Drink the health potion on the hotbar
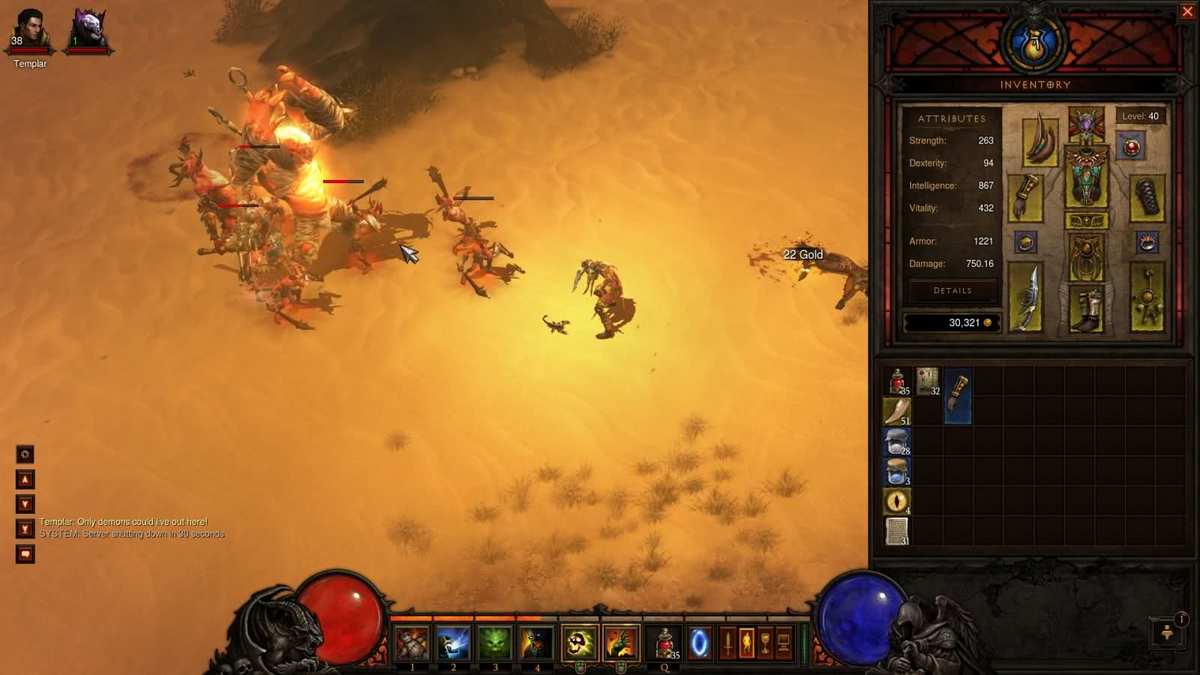Screen dimensions: 1200x675 [664, 643]
